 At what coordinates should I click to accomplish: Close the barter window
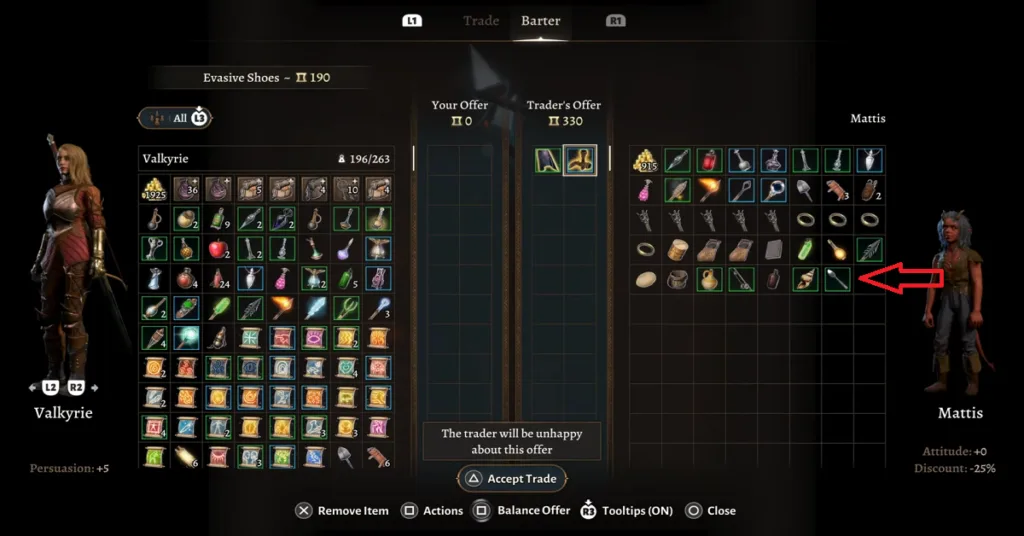(710, 510)
